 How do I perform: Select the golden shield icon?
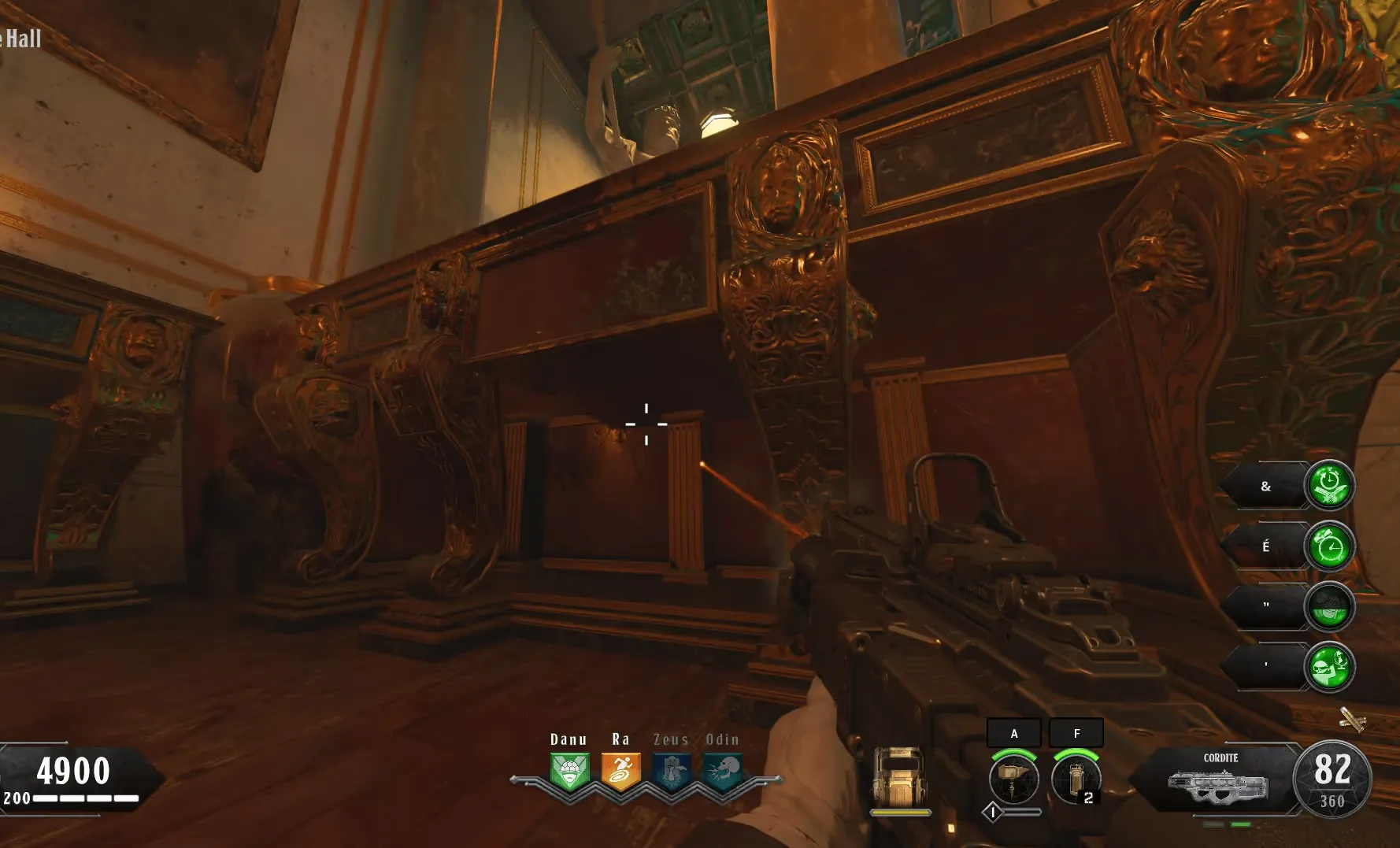(900, 776)
